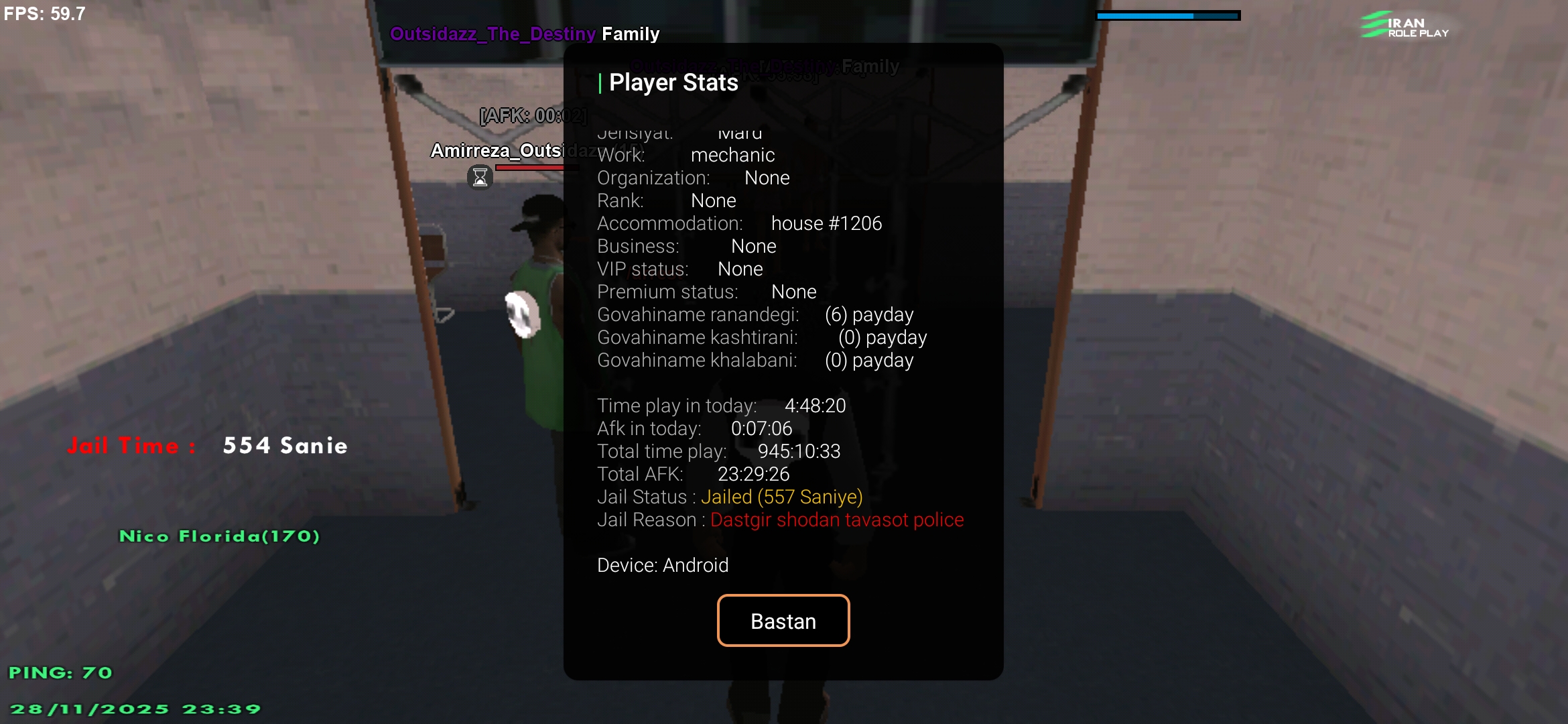Select the Outsidazz_The_Destiny Family header
This screenshot has height=724, width=1568.
coord(525,33)
